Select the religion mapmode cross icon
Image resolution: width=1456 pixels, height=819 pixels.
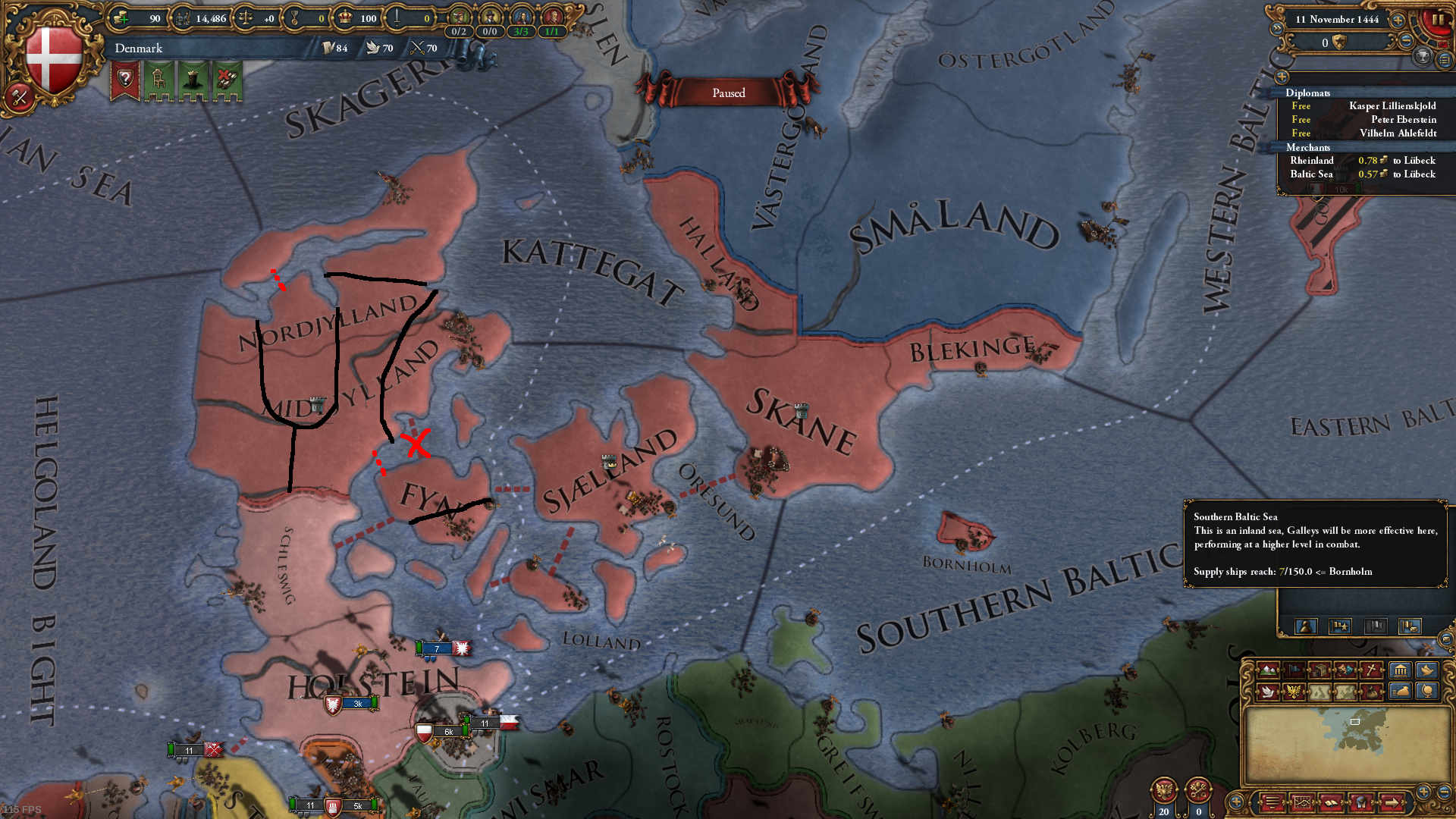1371,670
